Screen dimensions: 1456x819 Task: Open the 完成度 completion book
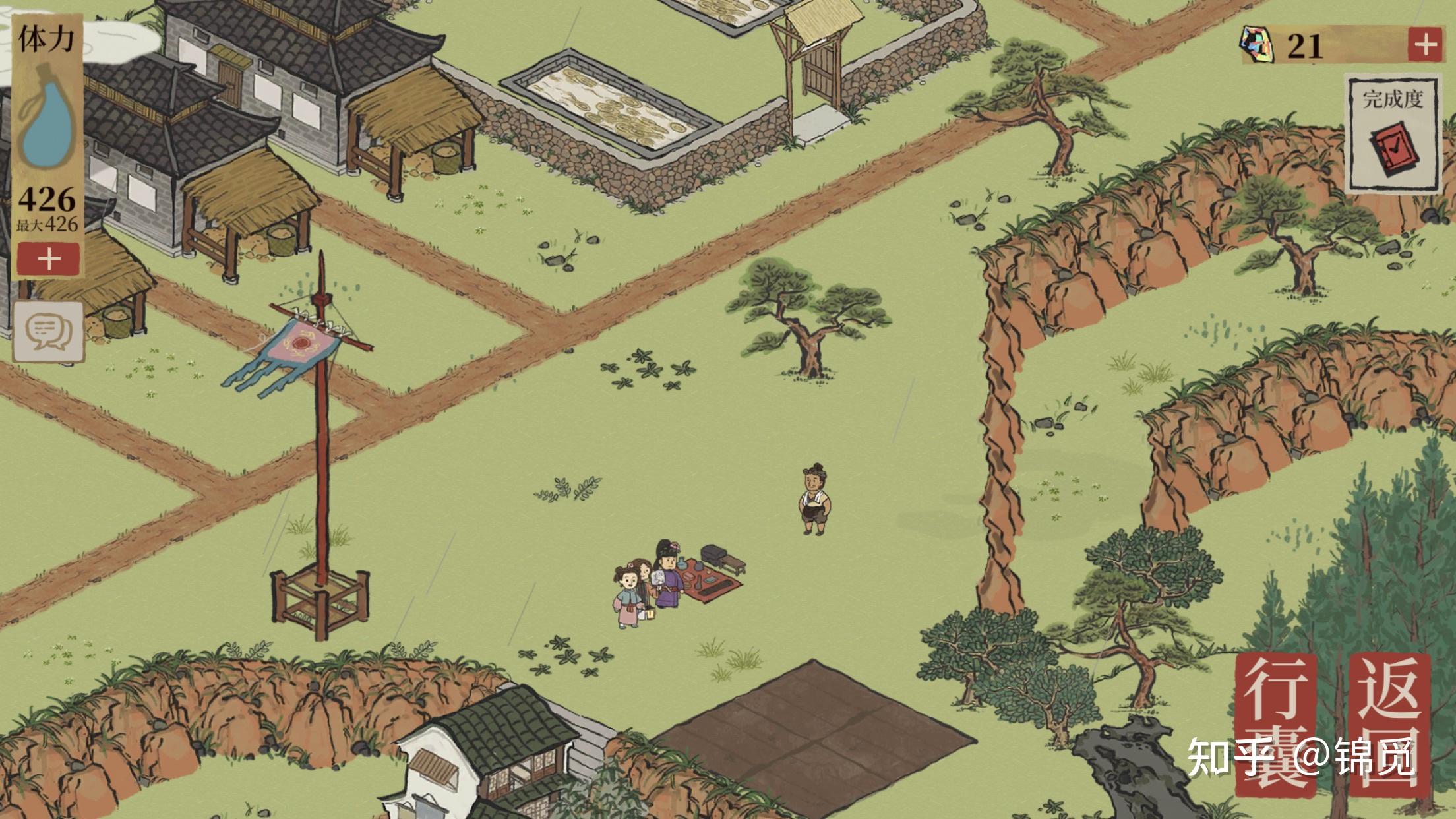(1392, 137)
